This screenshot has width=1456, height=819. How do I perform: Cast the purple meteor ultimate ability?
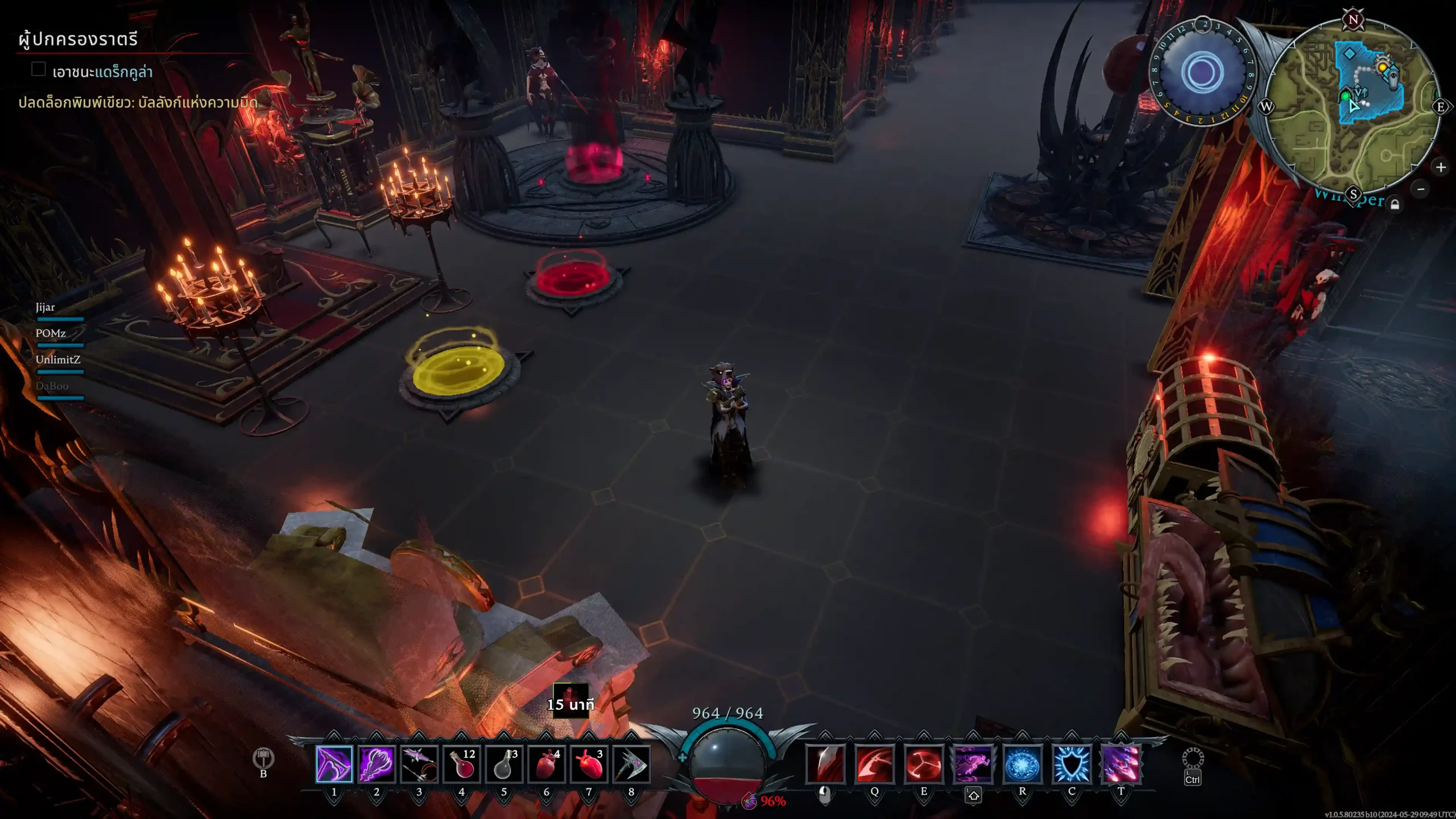click(1121, 763)
